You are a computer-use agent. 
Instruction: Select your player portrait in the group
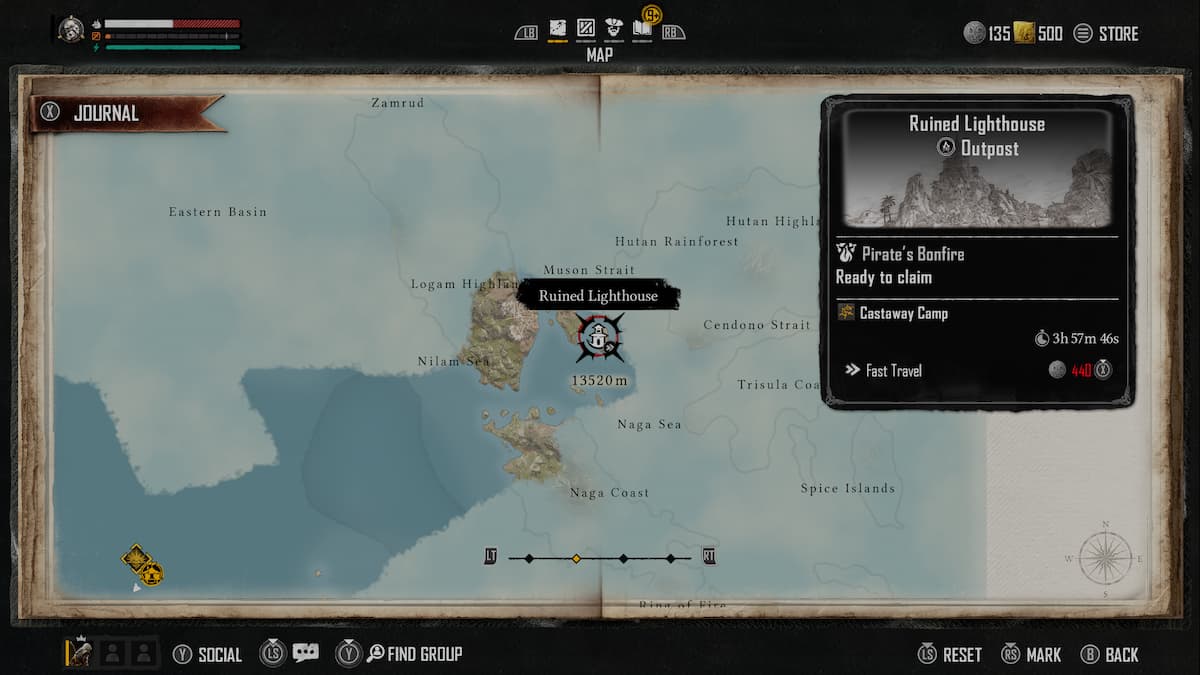point(81,653)
